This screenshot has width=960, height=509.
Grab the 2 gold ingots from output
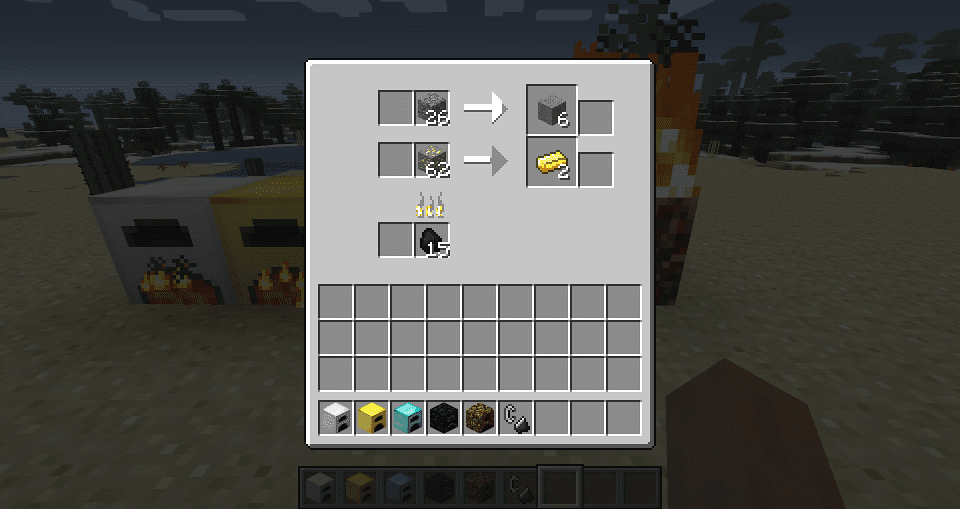[552, 160]
